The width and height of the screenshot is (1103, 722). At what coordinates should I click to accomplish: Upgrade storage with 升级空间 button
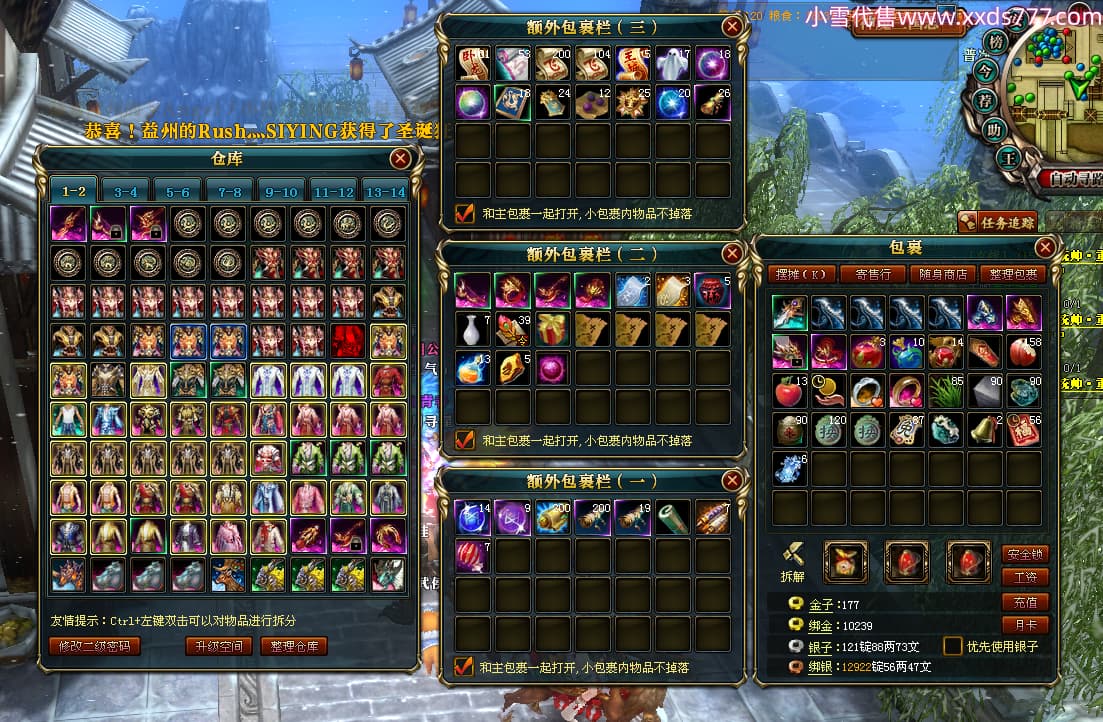click(x=218, y=646)
